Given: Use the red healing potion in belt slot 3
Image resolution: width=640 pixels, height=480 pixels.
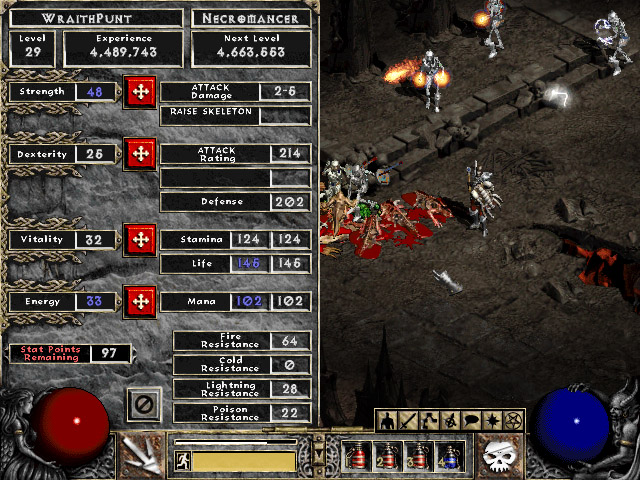Looking at the screenshot, I should pos(418,456).
